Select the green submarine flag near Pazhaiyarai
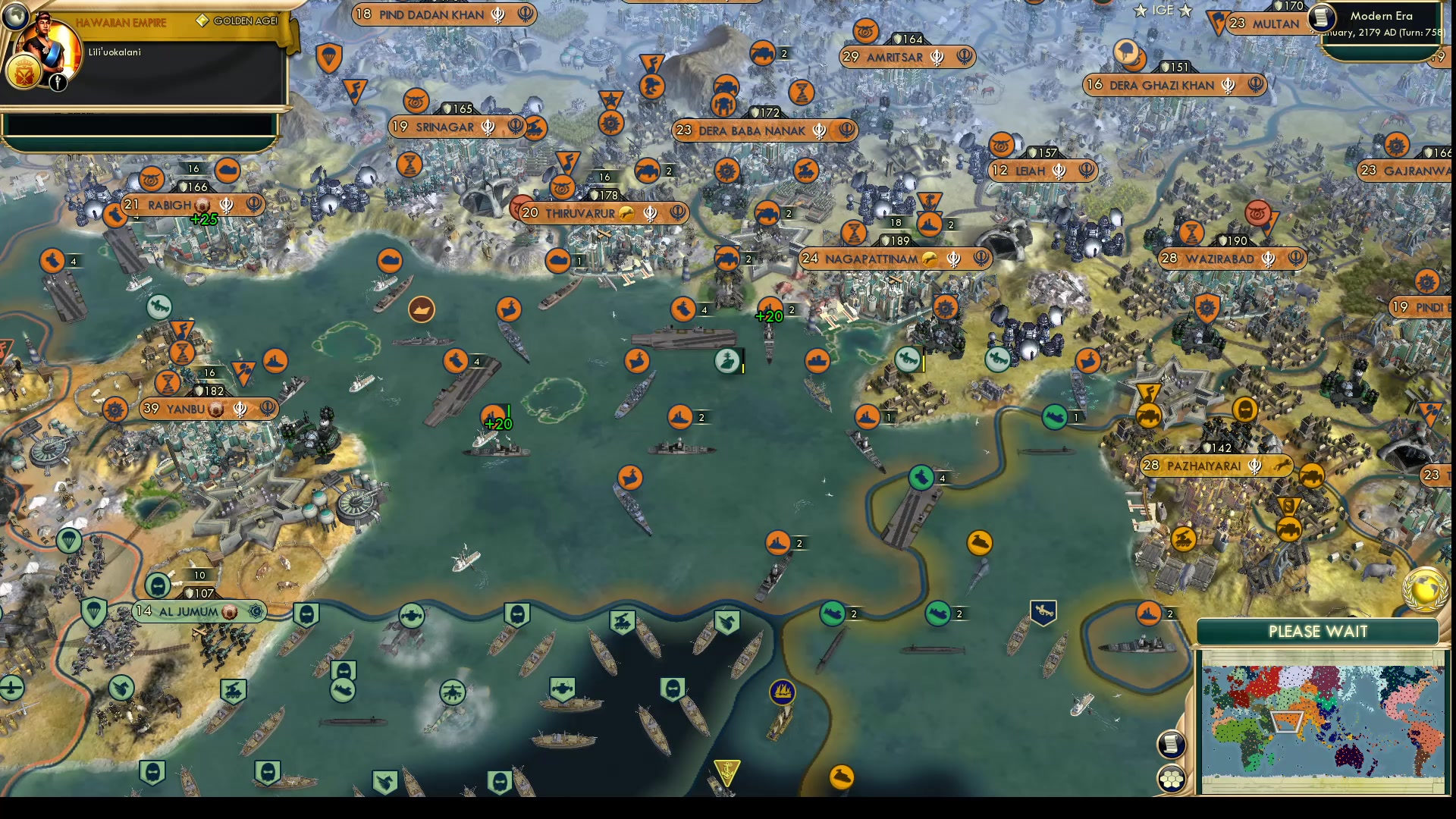Image resolution: width=1456 pixels, height=819 pixels. point(1053,416)
